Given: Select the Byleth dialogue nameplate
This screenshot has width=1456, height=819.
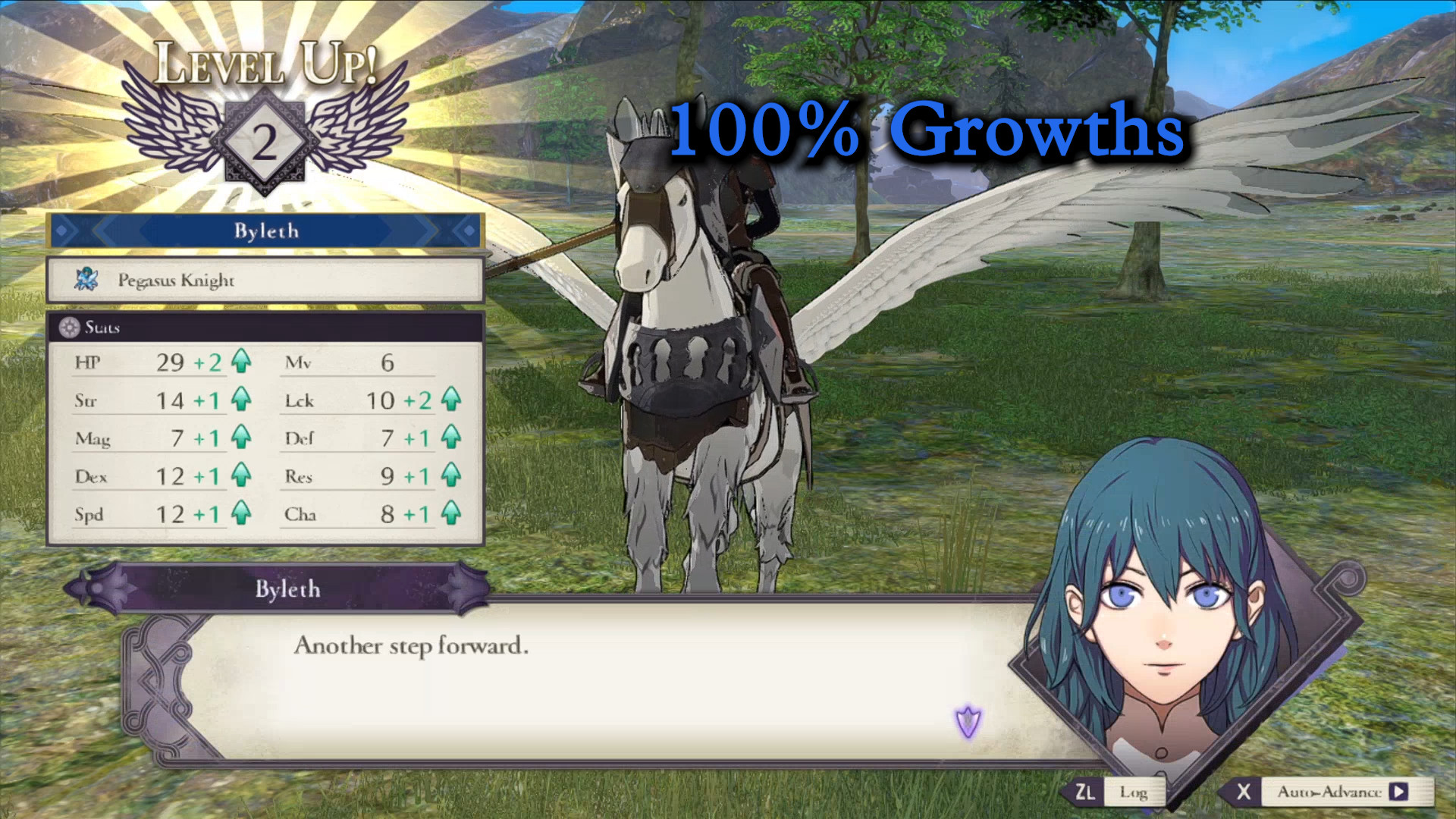Looking at the screenshot, I should click(288, 589).
